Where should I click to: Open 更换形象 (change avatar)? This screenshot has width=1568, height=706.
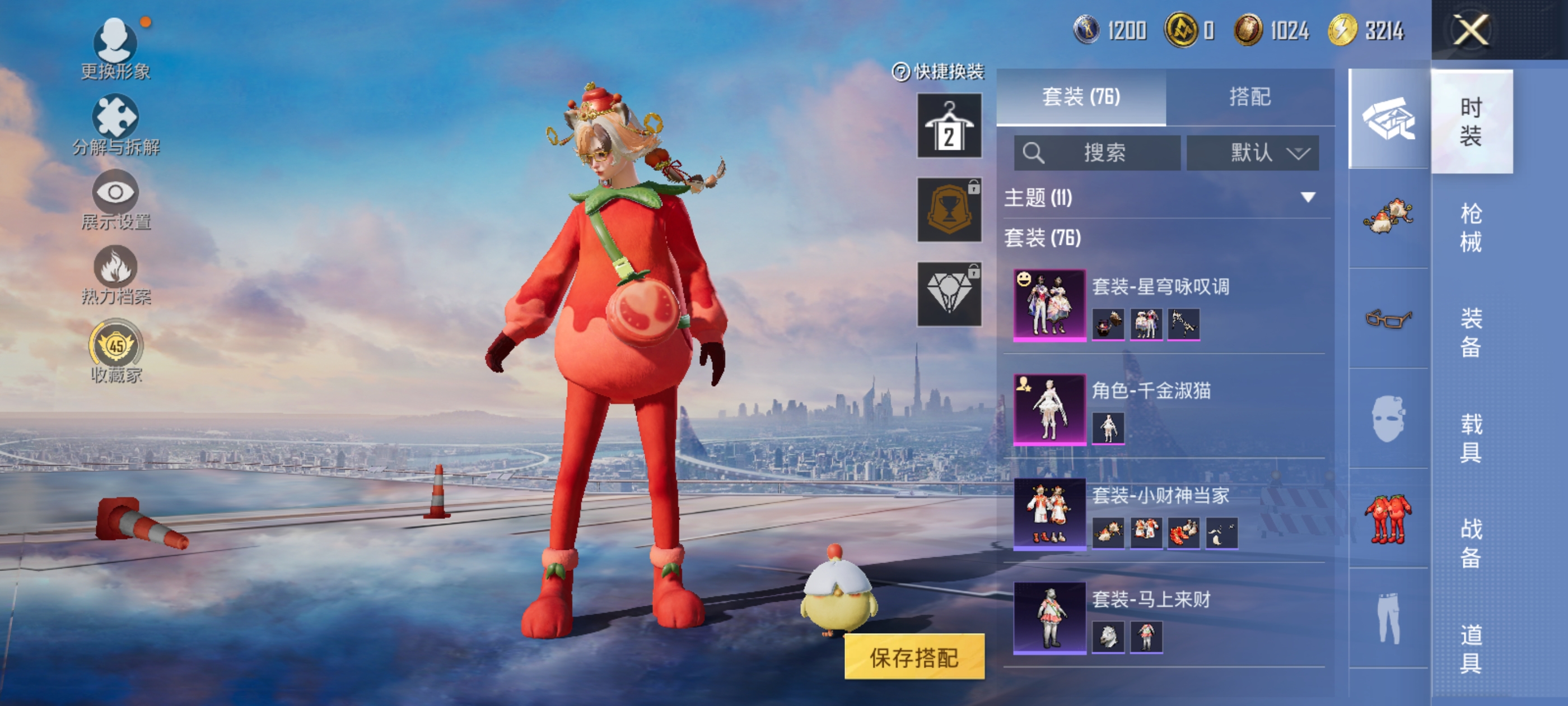click(116, 49)
